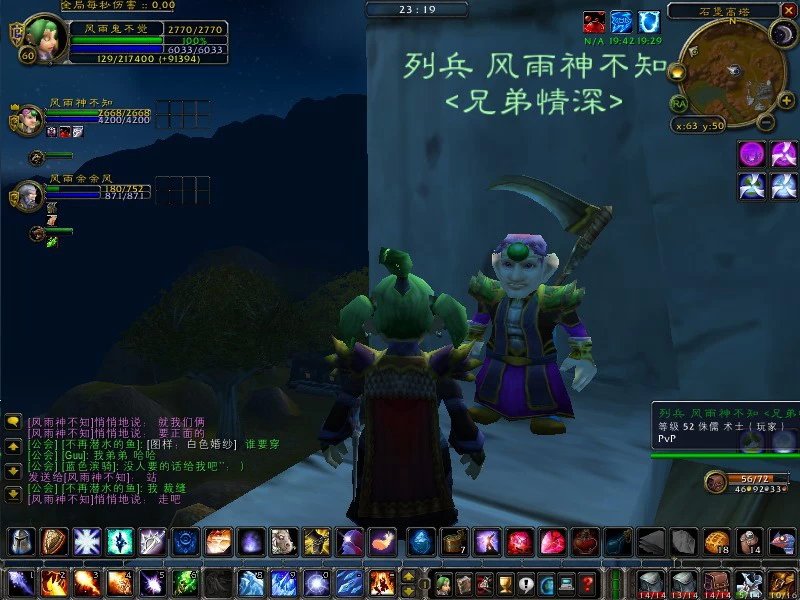Click the day-night moon indicator on minimap
Viewport: 800px width, 600px height.
click(x=782, y=34)
